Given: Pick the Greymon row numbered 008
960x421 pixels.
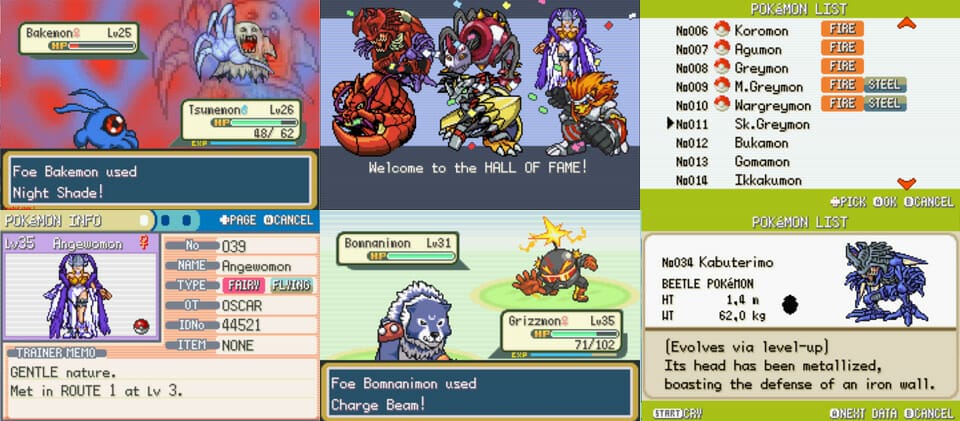Looking at the screenshot, I should click(x=760, y=68).
